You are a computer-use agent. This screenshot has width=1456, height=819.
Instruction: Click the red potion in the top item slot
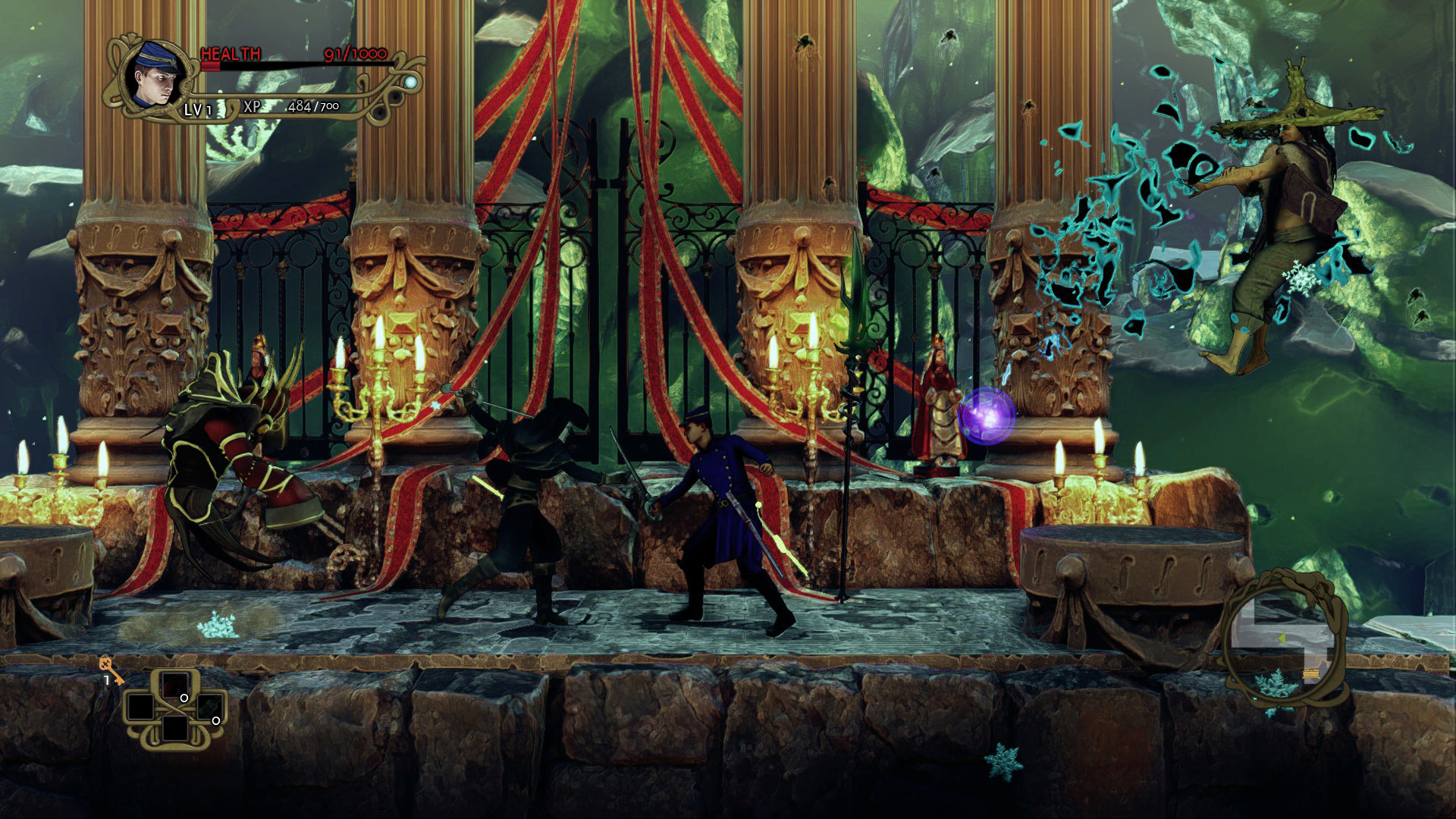(174, 682)
